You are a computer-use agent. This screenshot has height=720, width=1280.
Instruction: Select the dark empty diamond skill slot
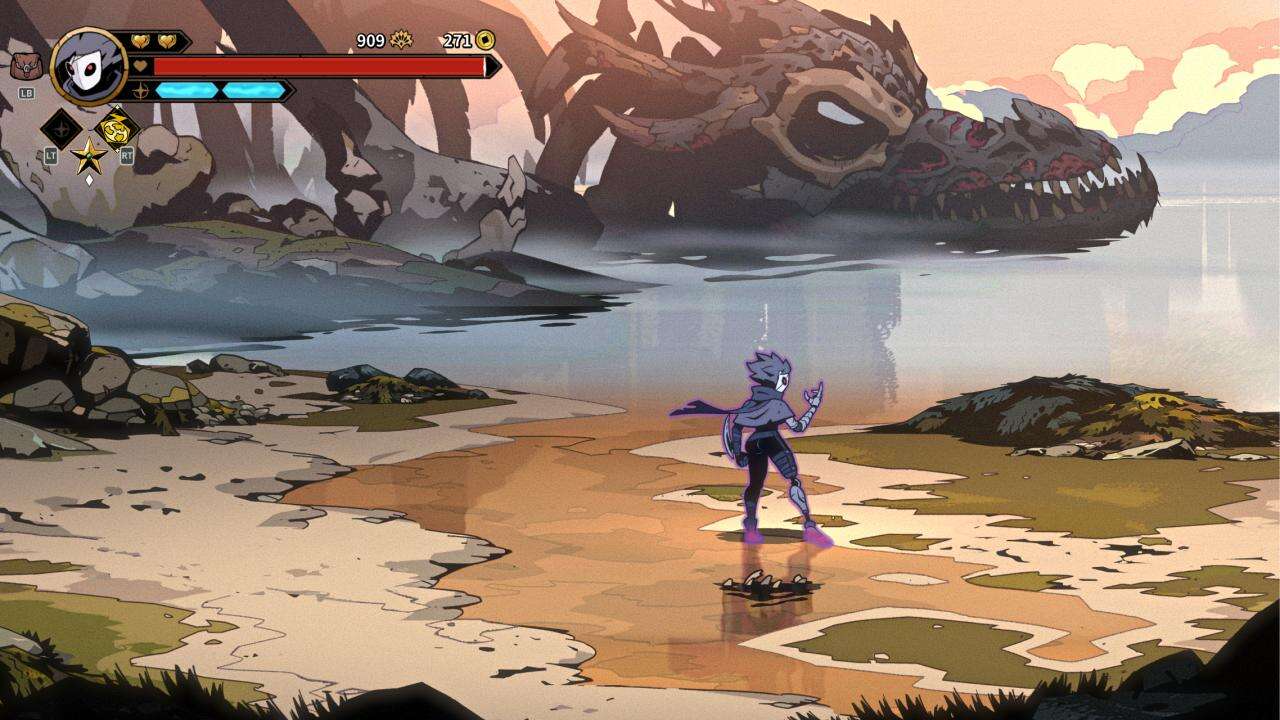pos(60,129)
